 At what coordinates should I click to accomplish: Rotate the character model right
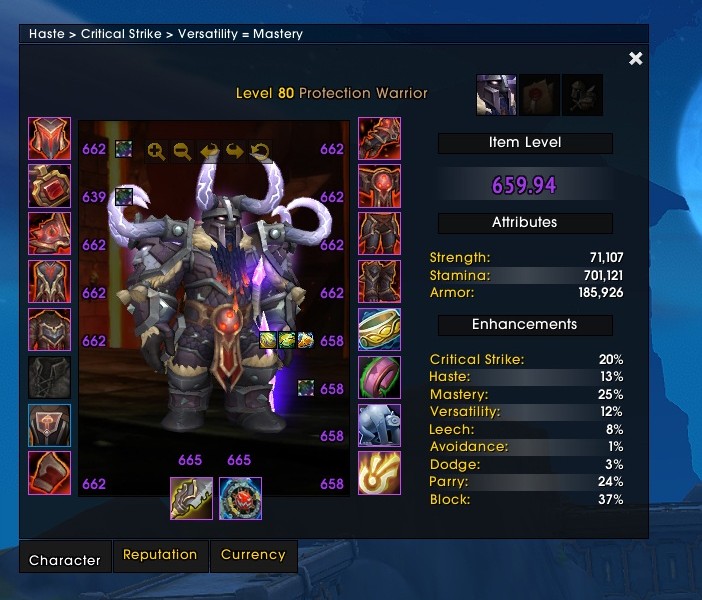[234, 152]
